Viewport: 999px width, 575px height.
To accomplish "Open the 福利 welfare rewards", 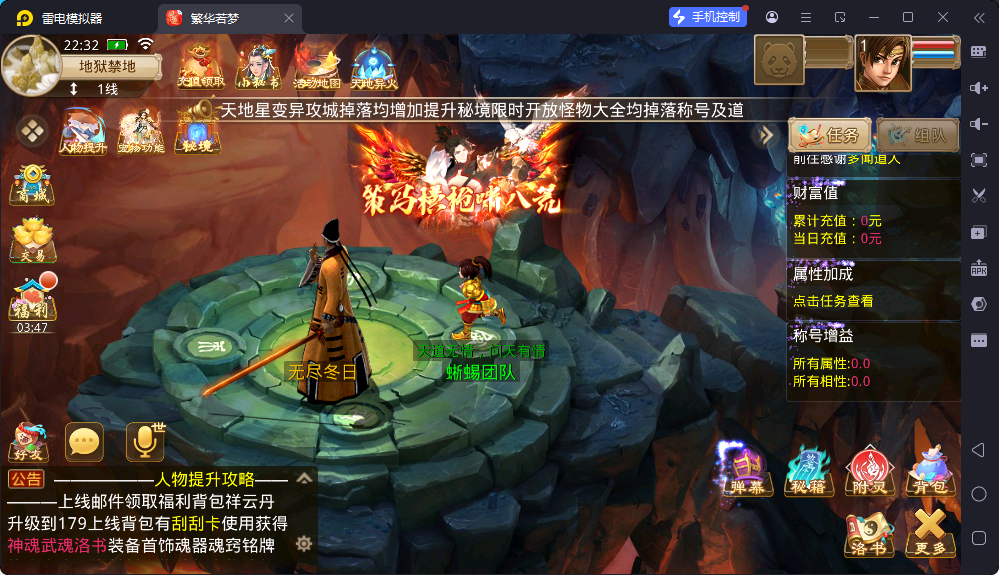I will coord(32,299).
